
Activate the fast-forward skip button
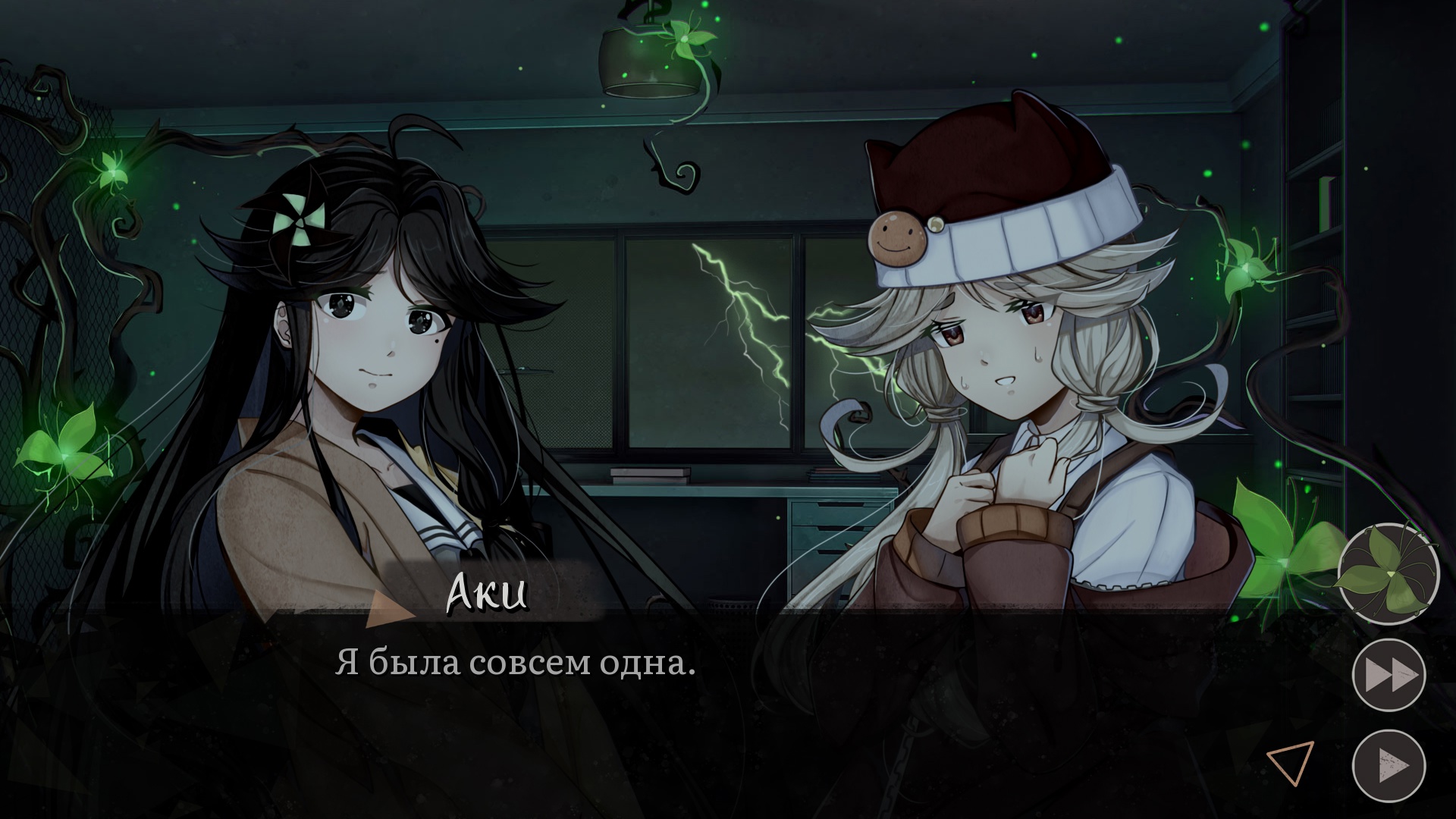click(x=1389, y=675)
